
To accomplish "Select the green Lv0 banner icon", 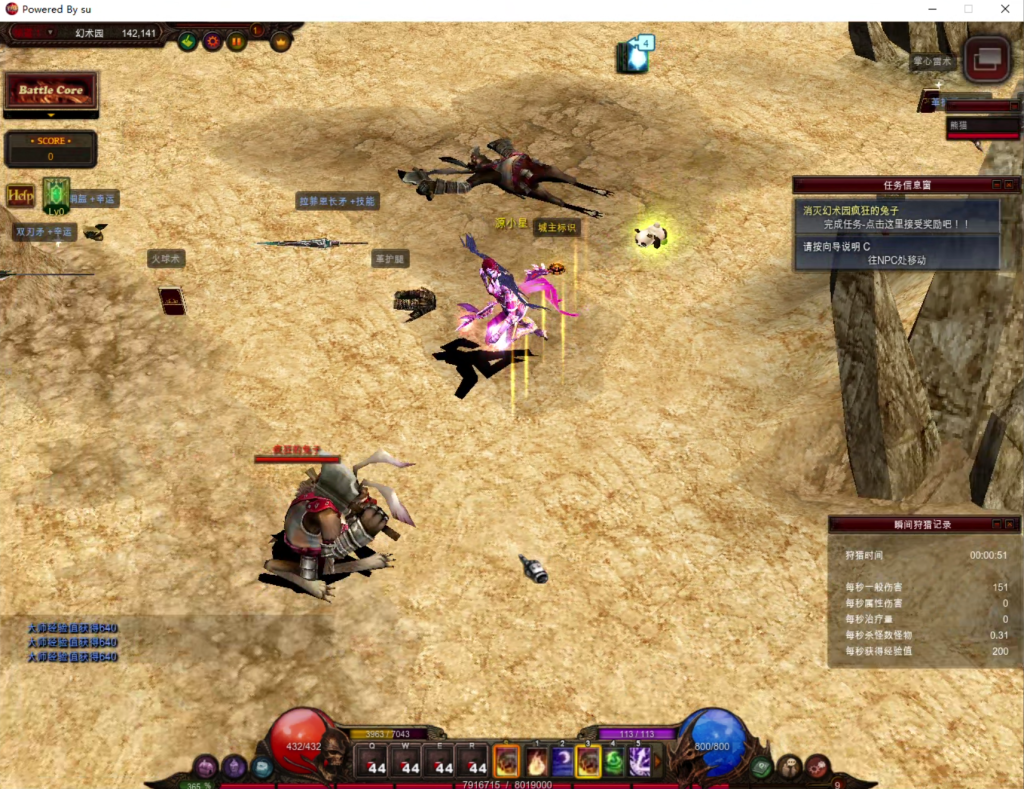I will tap(56, 196).
